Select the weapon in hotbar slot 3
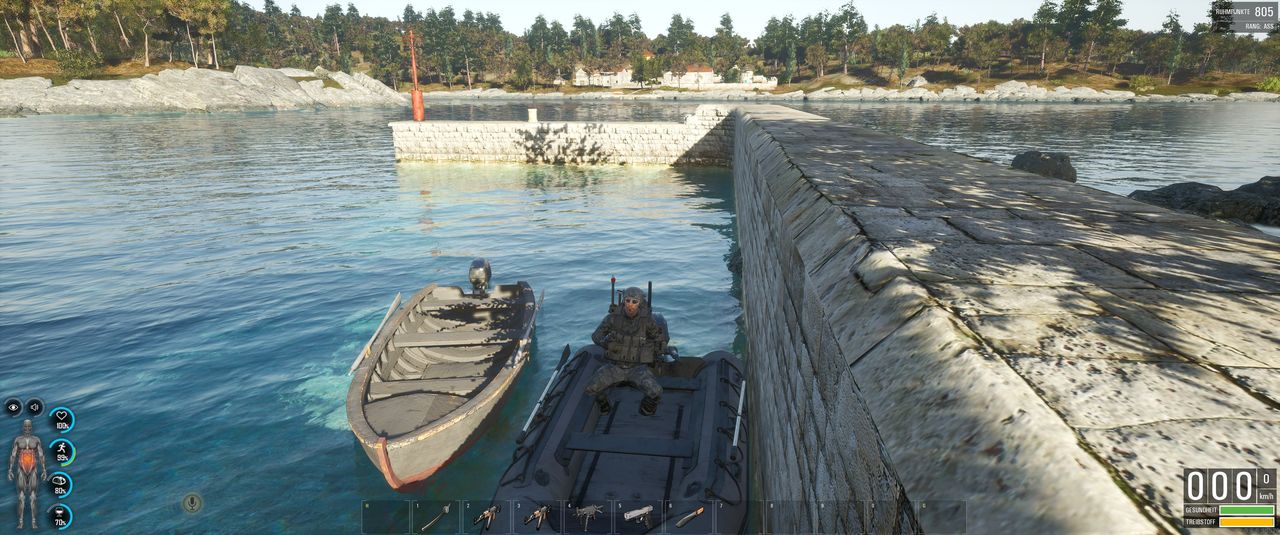This screenshot has height=535, width=1280. point(537,516)
